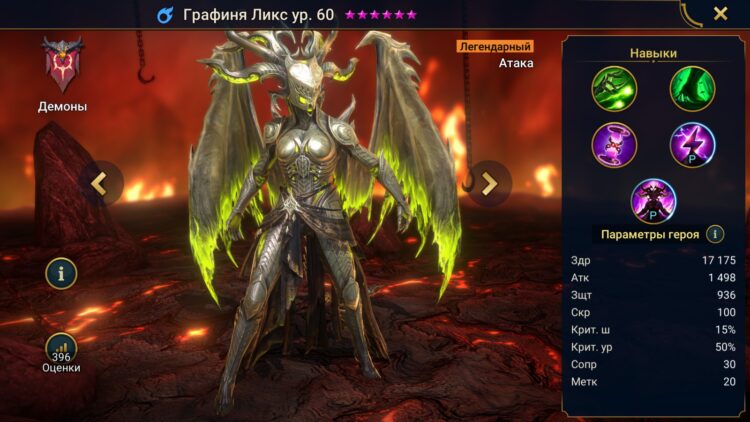Open info next to Параметры героя

pyautogui.click(x=715, y=234)
